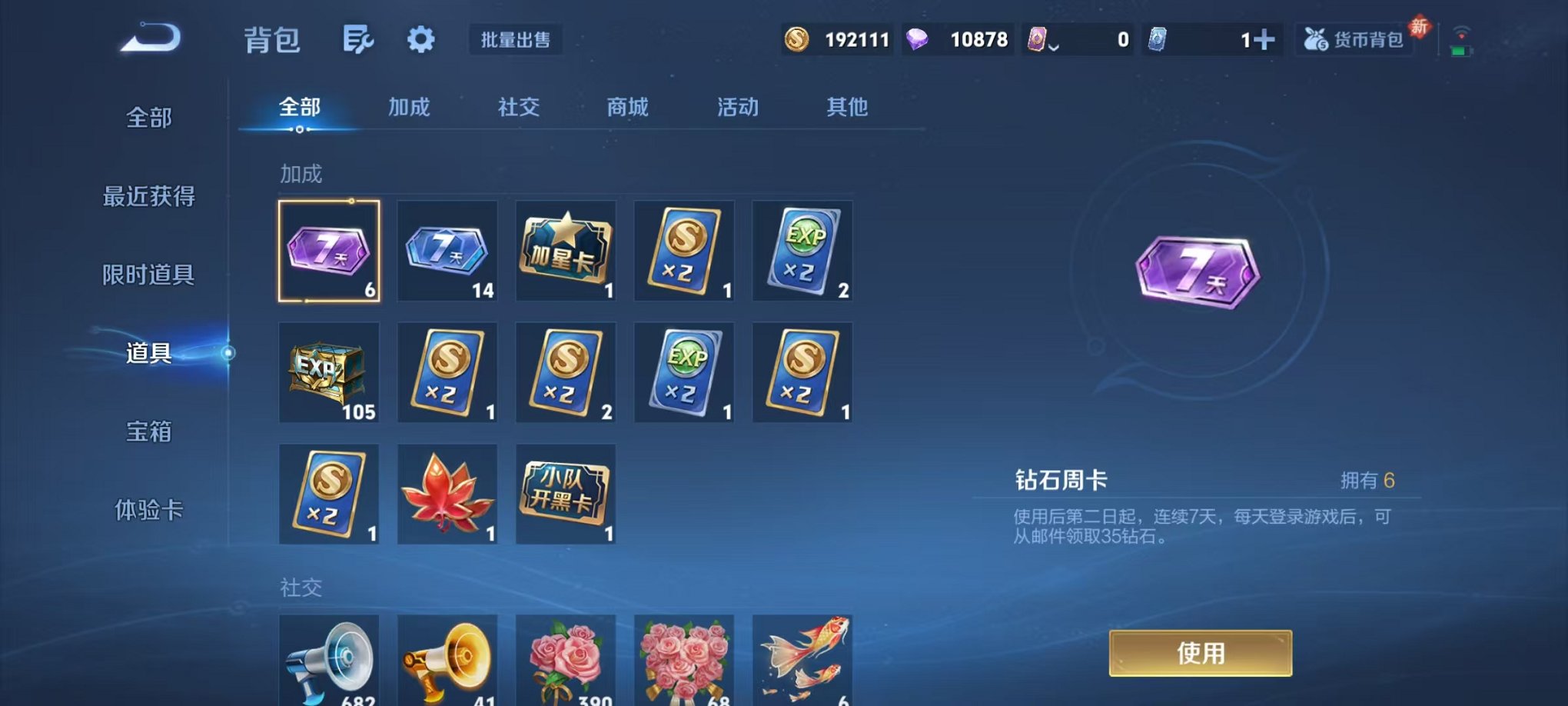1568x706 pixels.
Task: Select the koi fish item
Action: (802, 661)
